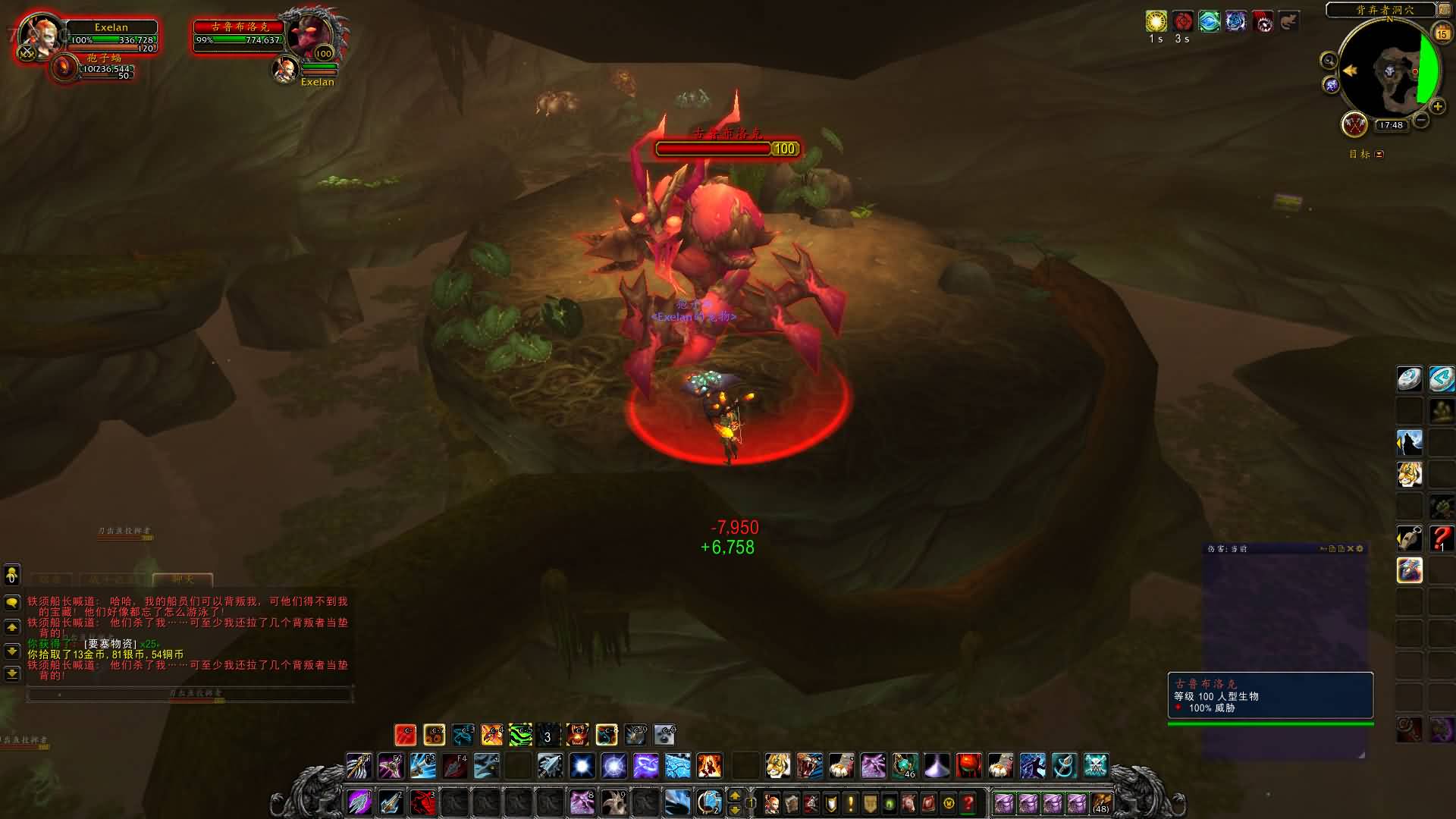Viewport: 1456px width, 819px height.
Task: Click the minimap zoom-out minus button
Action: 1421,120
